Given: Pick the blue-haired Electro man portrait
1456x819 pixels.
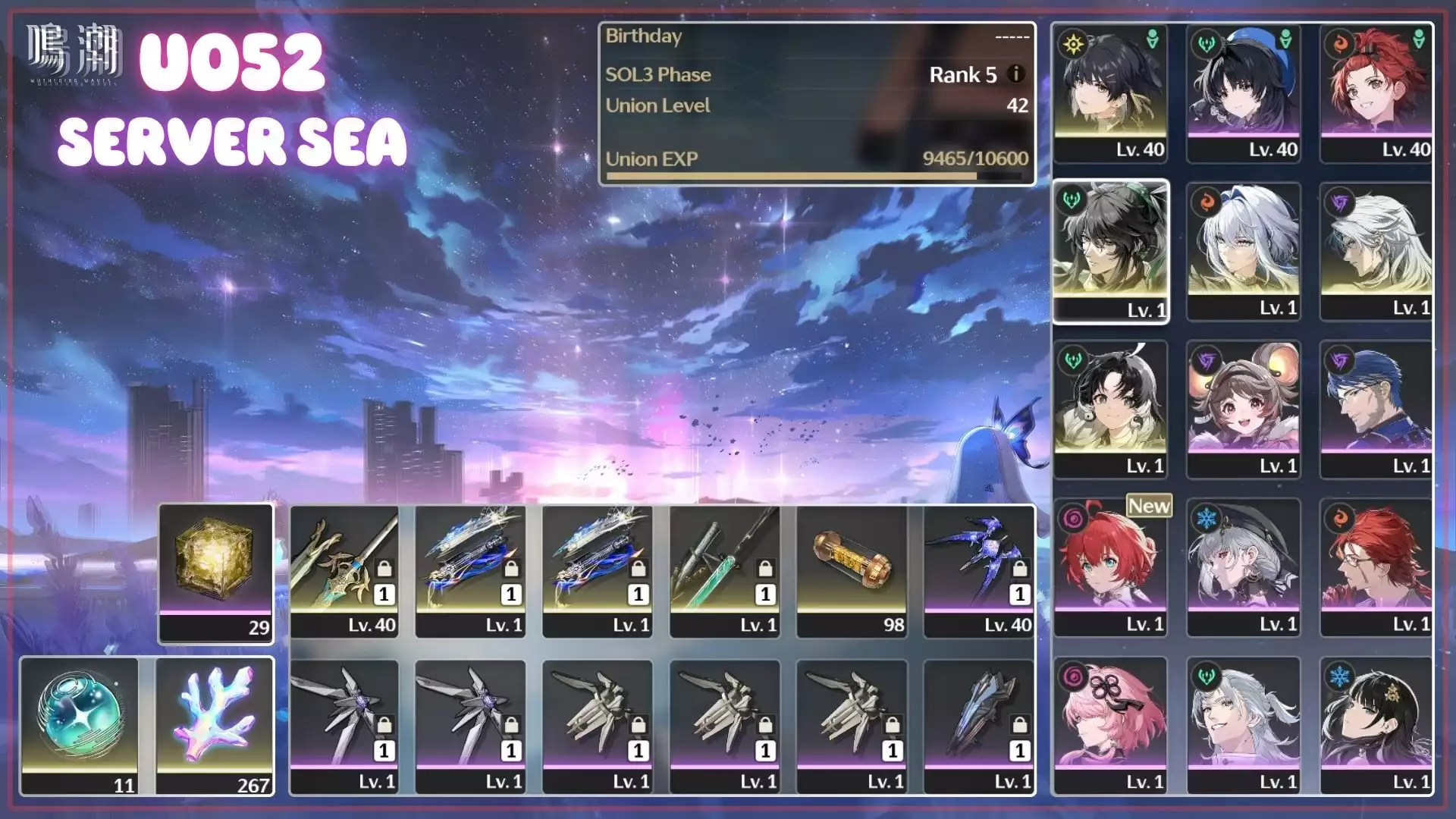Looking at the screenshot, I should [x=1376, y=408].
